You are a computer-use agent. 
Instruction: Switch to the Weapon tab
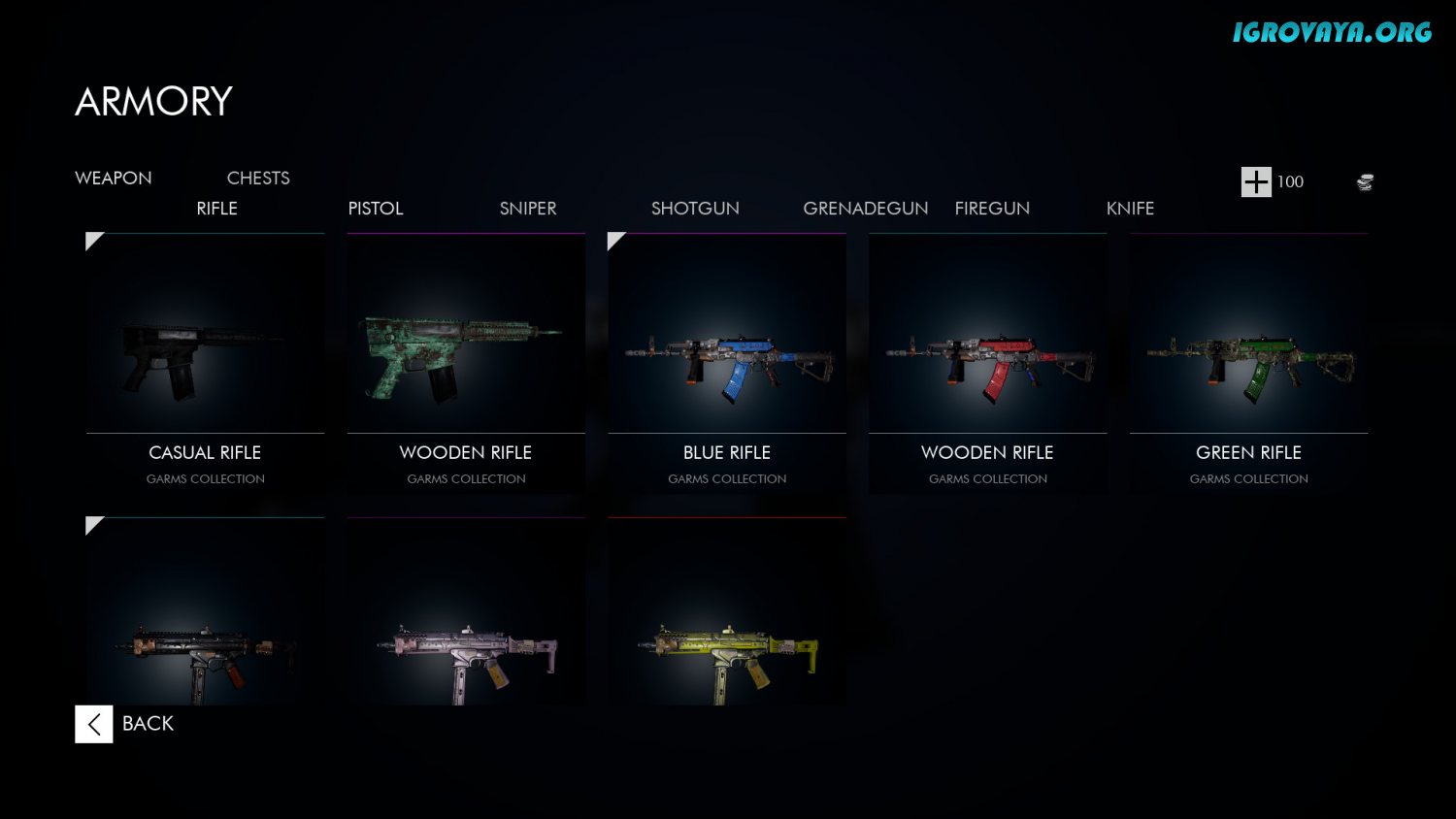(x=114, y=179)
